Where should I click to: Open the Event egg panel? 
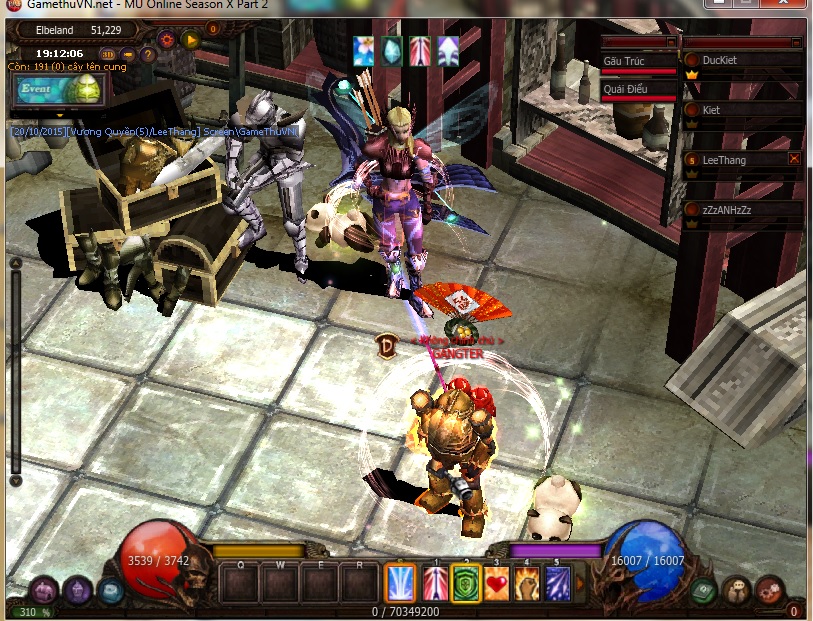59,89
